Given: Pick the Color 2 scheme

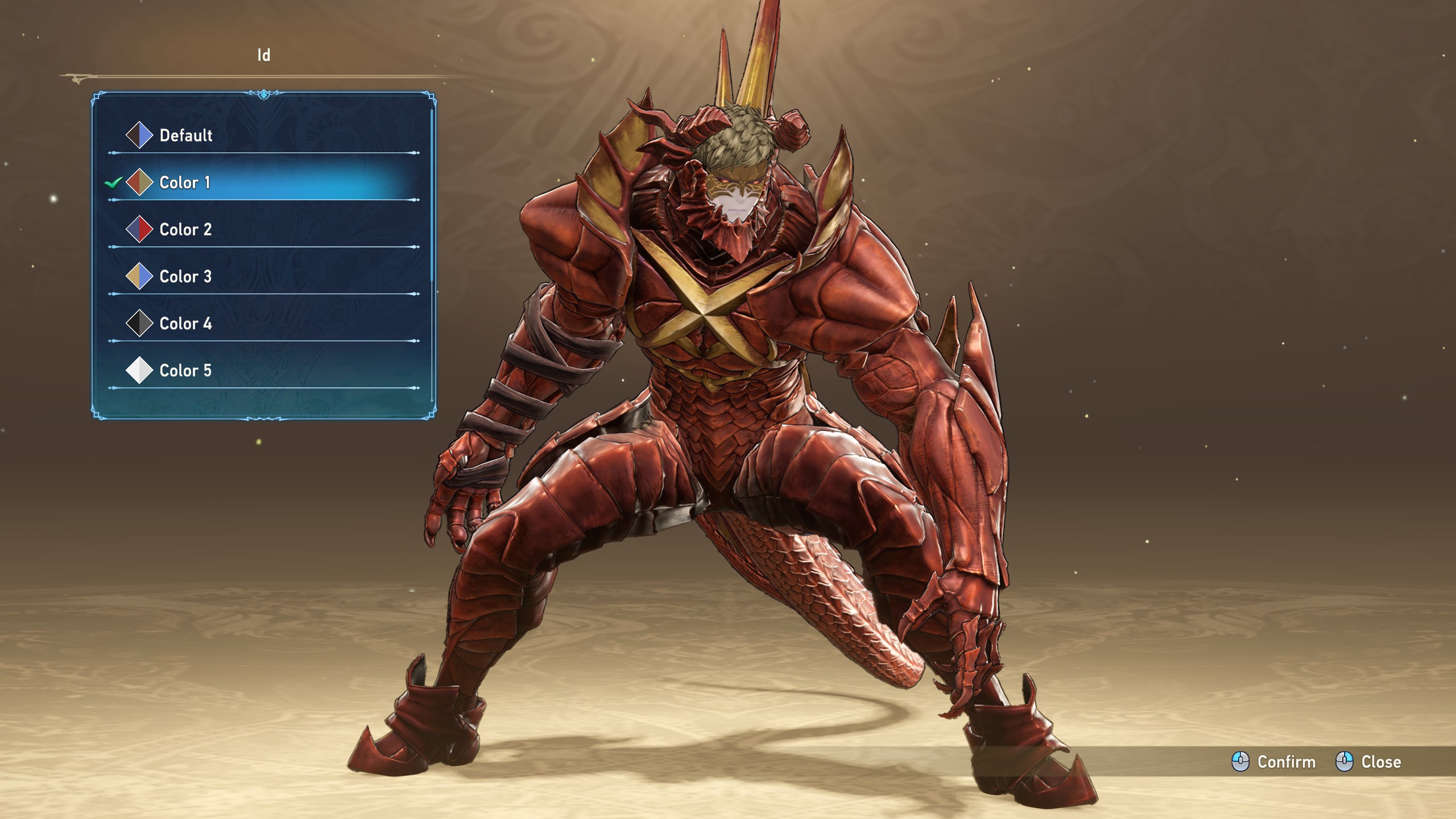Looking at the screenshot, I should coord(185,230).
